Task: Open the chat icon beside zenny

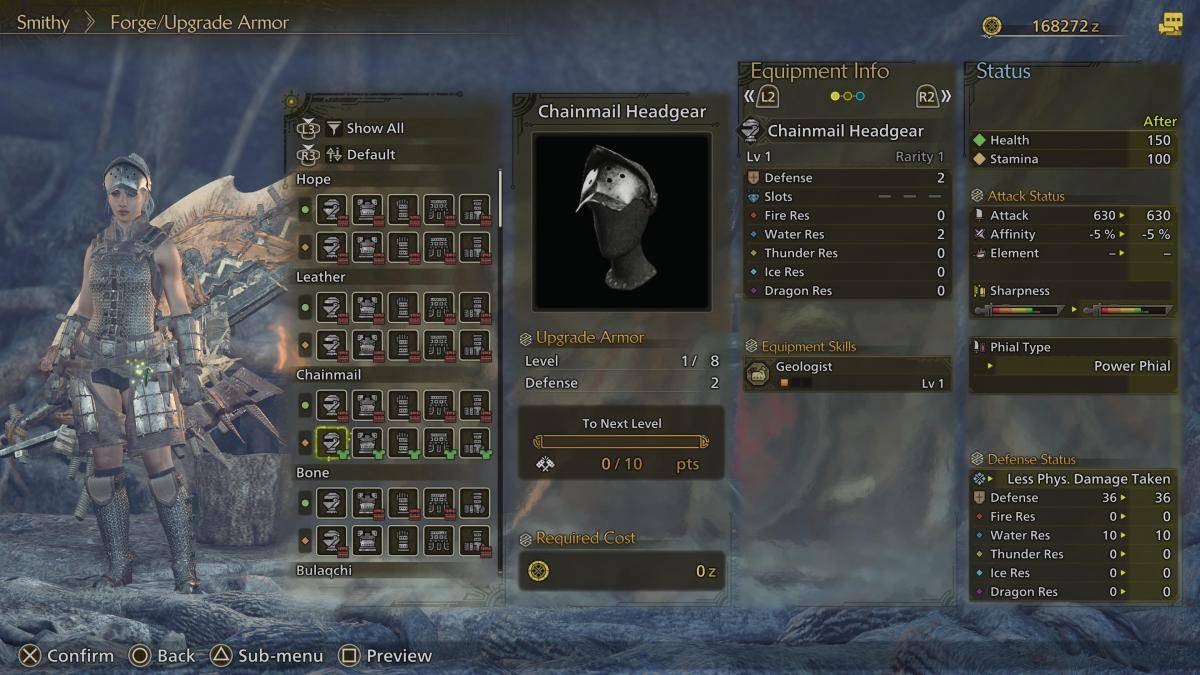Action: (1169, 25)
